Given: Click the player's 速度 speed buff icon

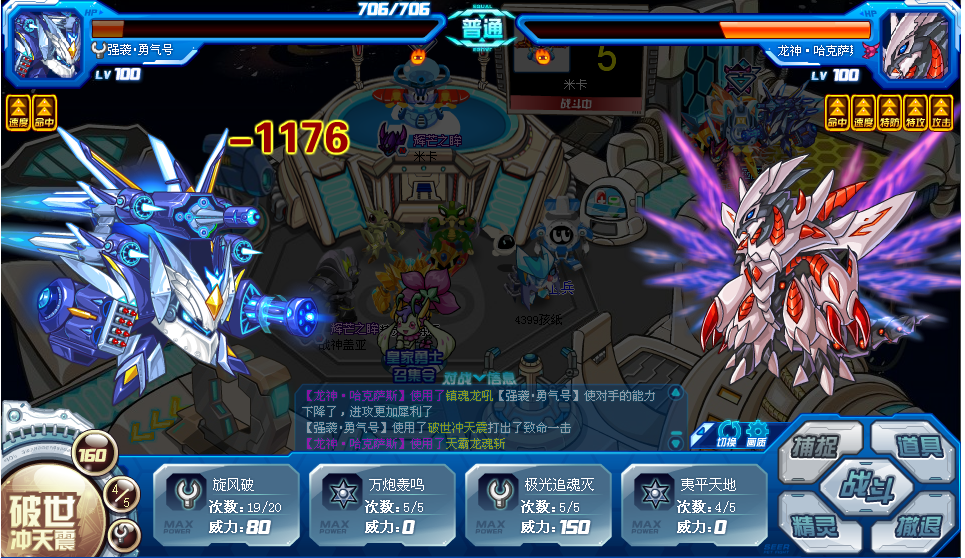Looking at the screenshot, I should tap(17, 112).
